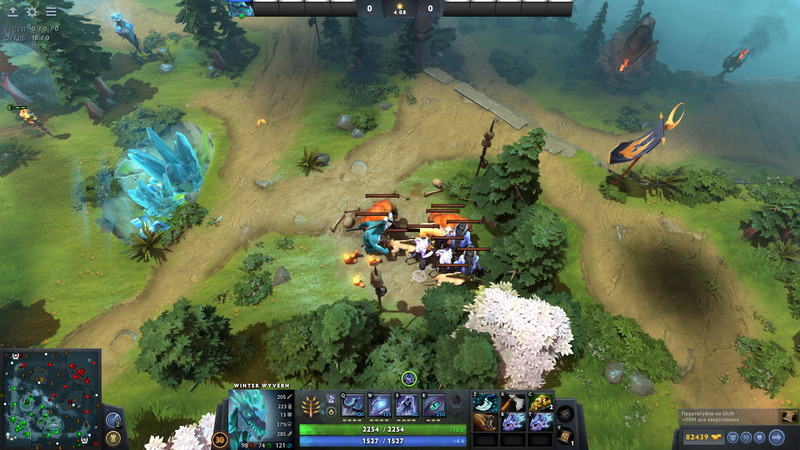Click the double-chevron button near gold
Screen dimensions: 800x450
(x=747, y=437)
